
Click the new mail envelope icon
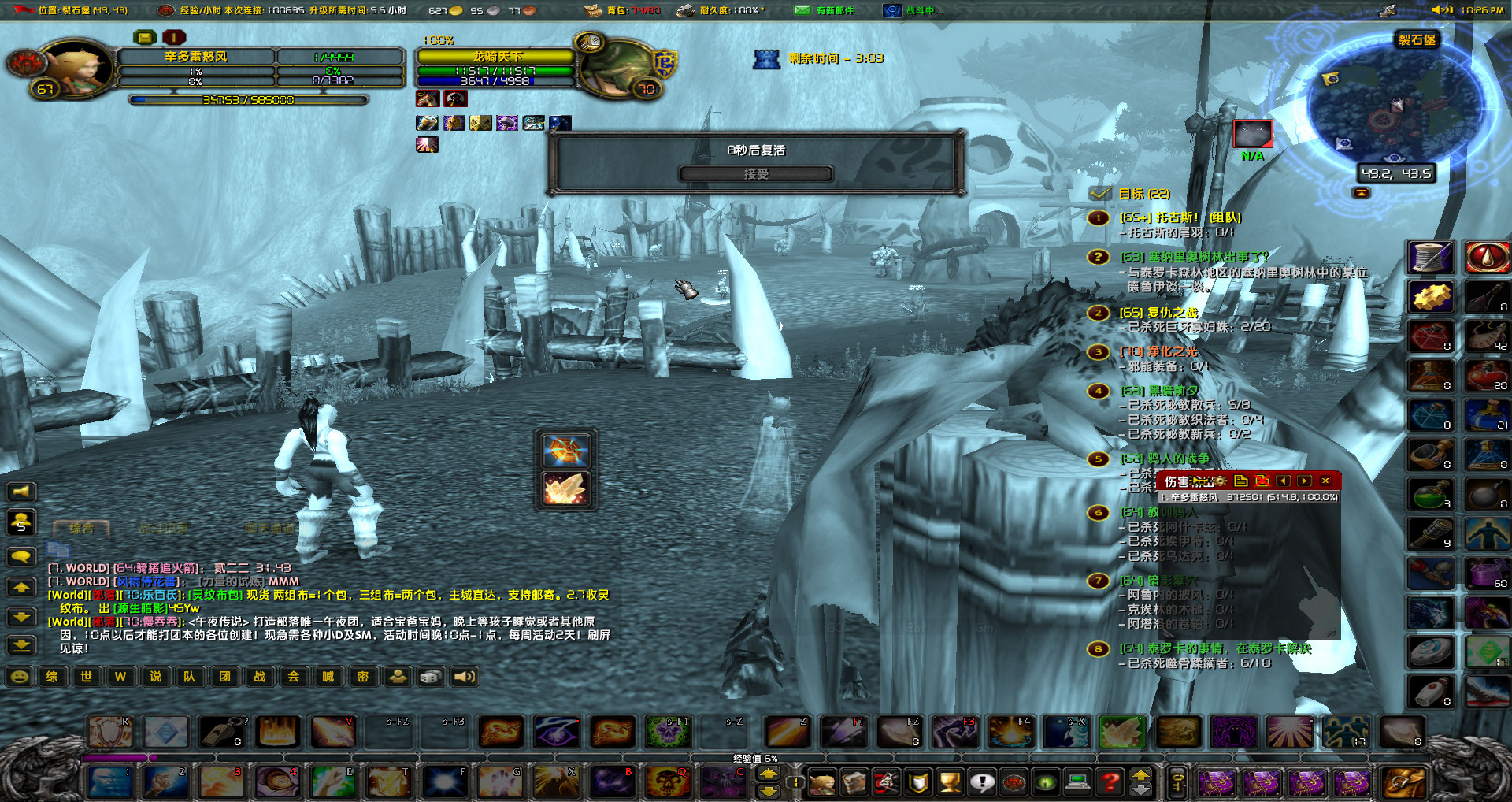tap(802, 10)
